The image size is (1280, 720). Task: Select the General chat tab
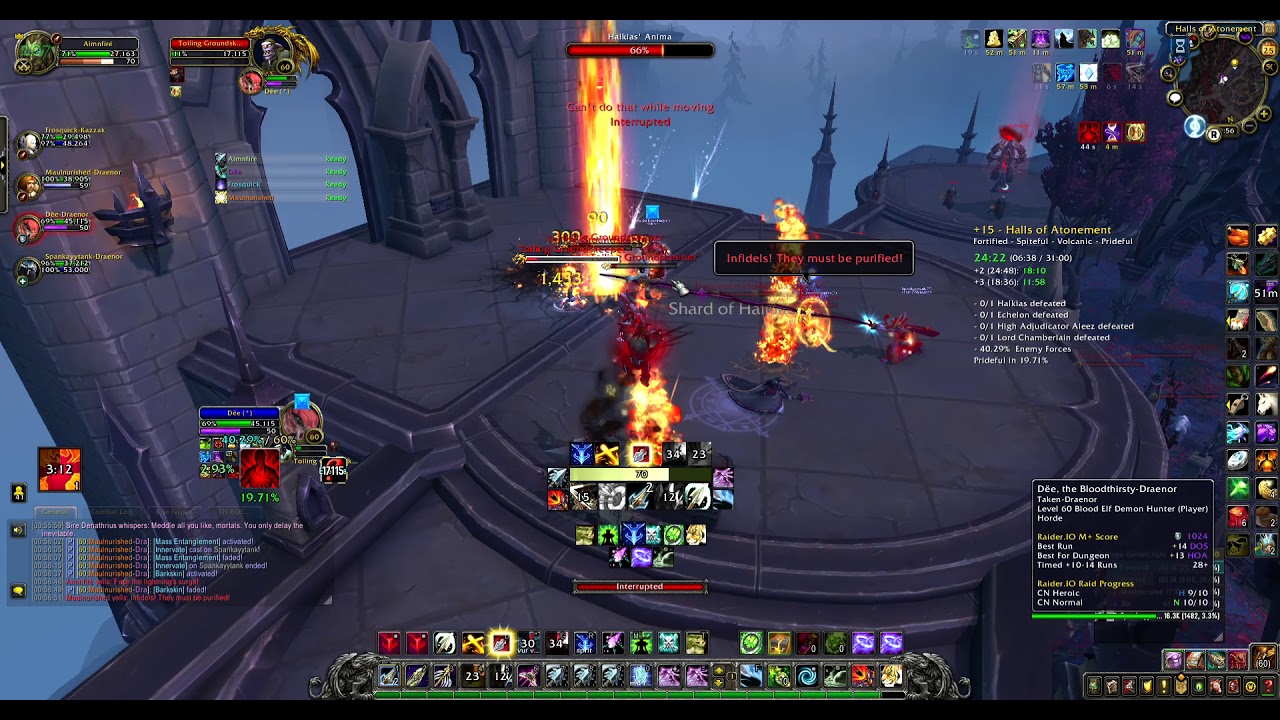pos(55,512)
